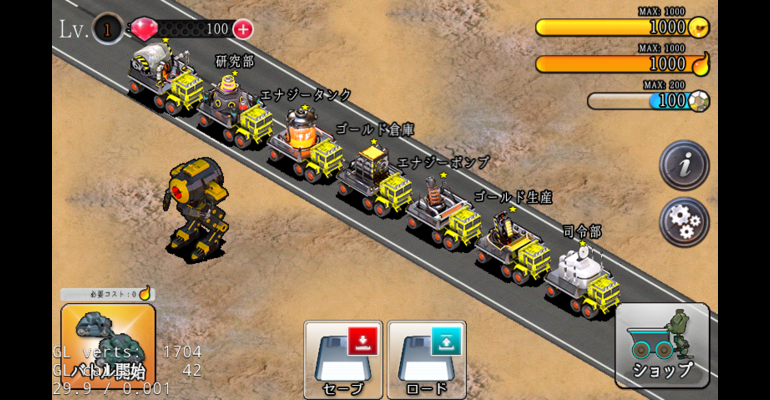Tap the red plus button to add gems
Image resolution: width=770 pixels, height=400 pixels.
(x=242, y=29)
